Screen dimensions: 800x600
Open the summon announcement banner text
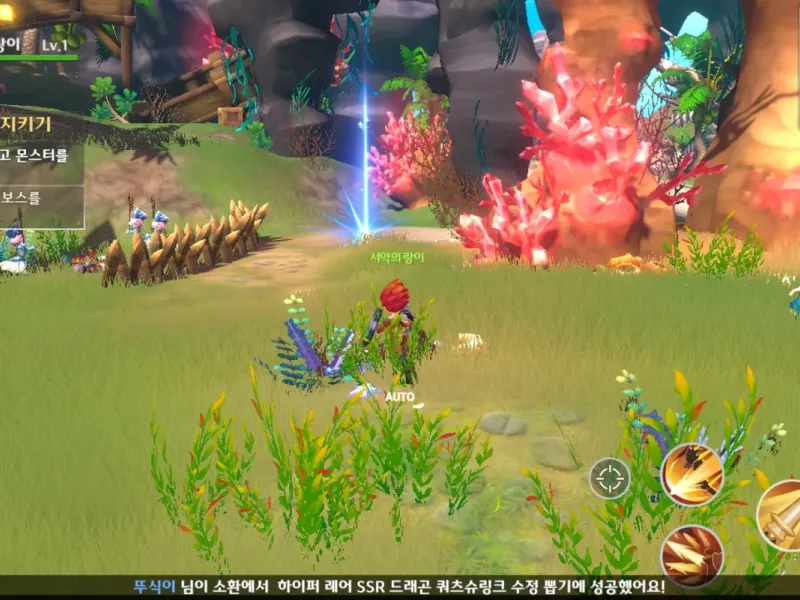[x=400, y=587]
